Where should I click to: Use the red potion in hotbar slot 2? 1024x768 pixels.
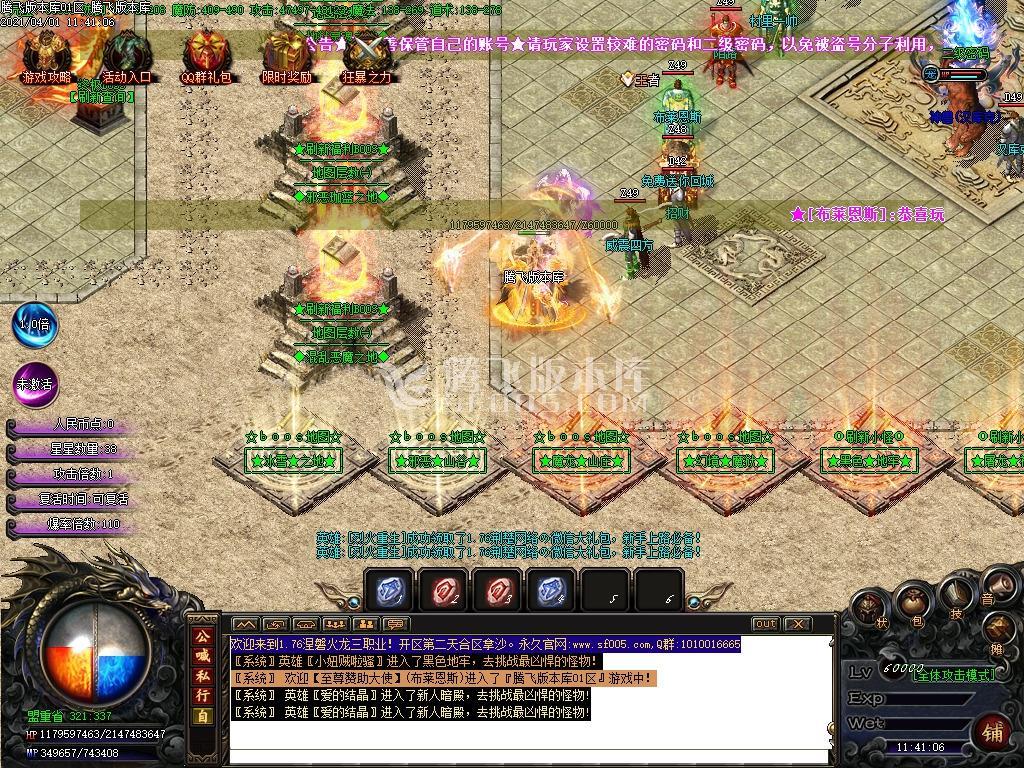443,590
